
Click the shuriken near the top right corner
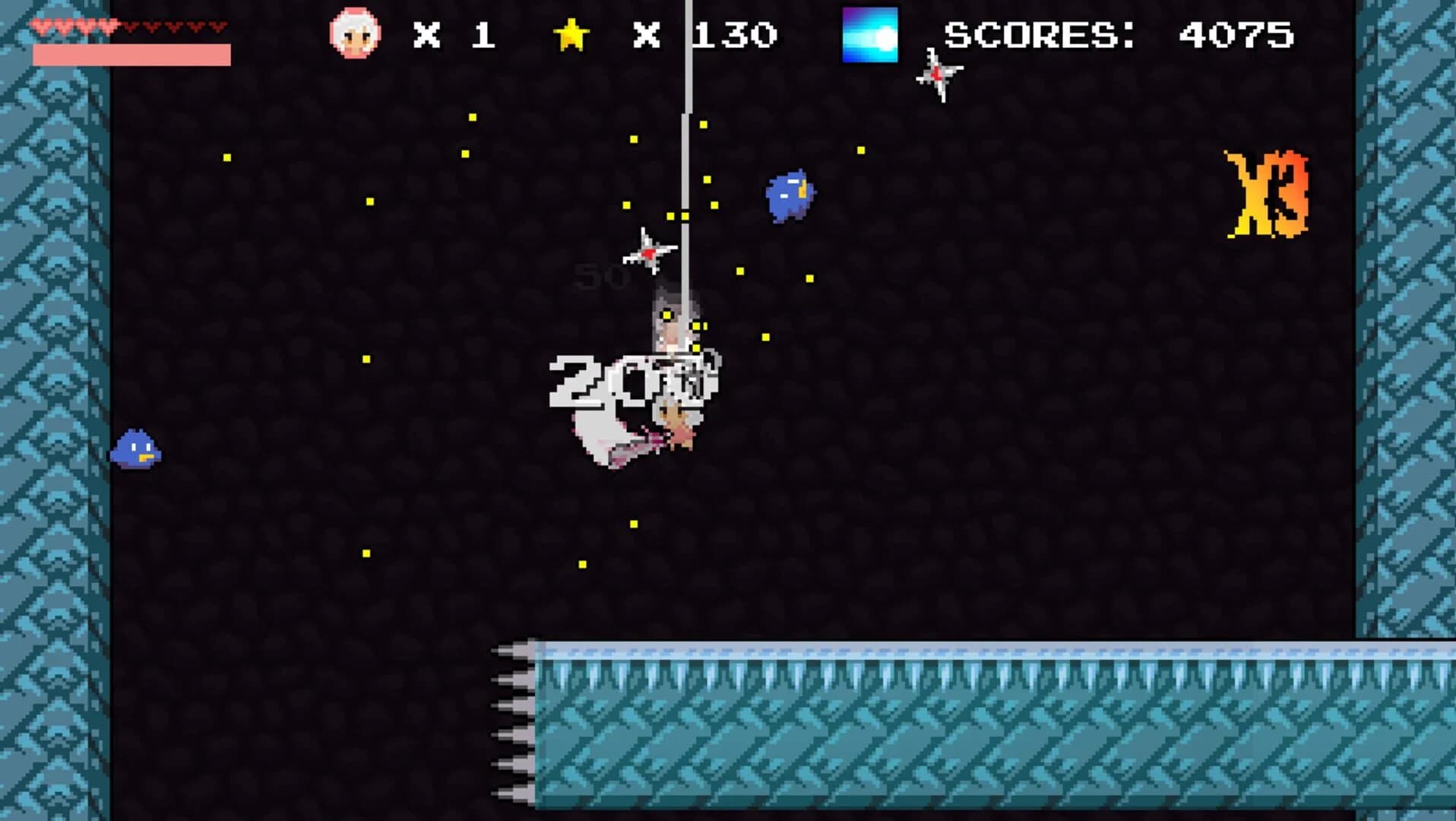click(x=938, y=76)
